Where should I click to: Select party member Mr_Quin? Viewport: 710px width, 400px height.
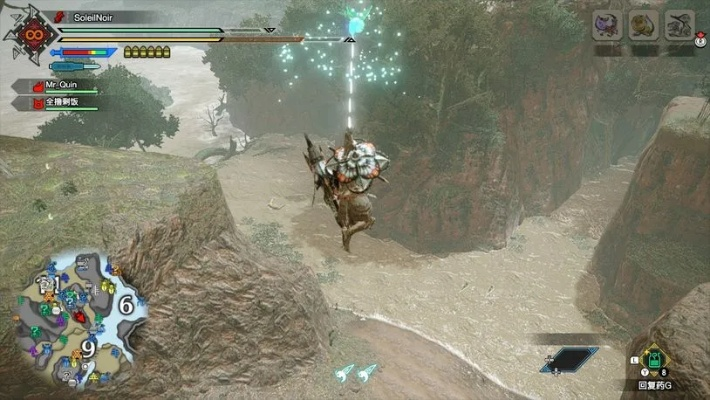60,87
